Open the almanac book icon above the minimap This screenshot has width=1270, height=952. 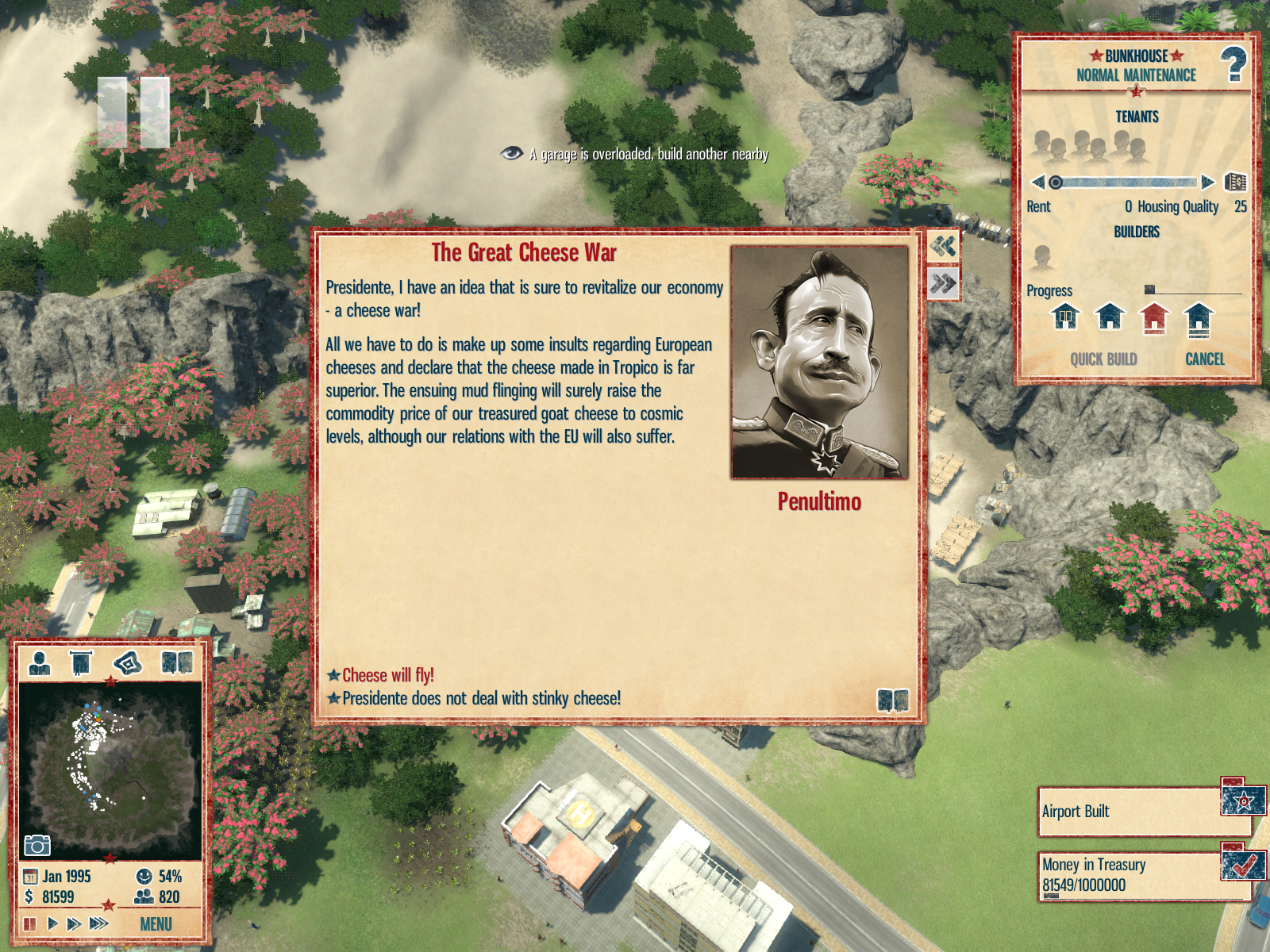(x=177, y=662)
